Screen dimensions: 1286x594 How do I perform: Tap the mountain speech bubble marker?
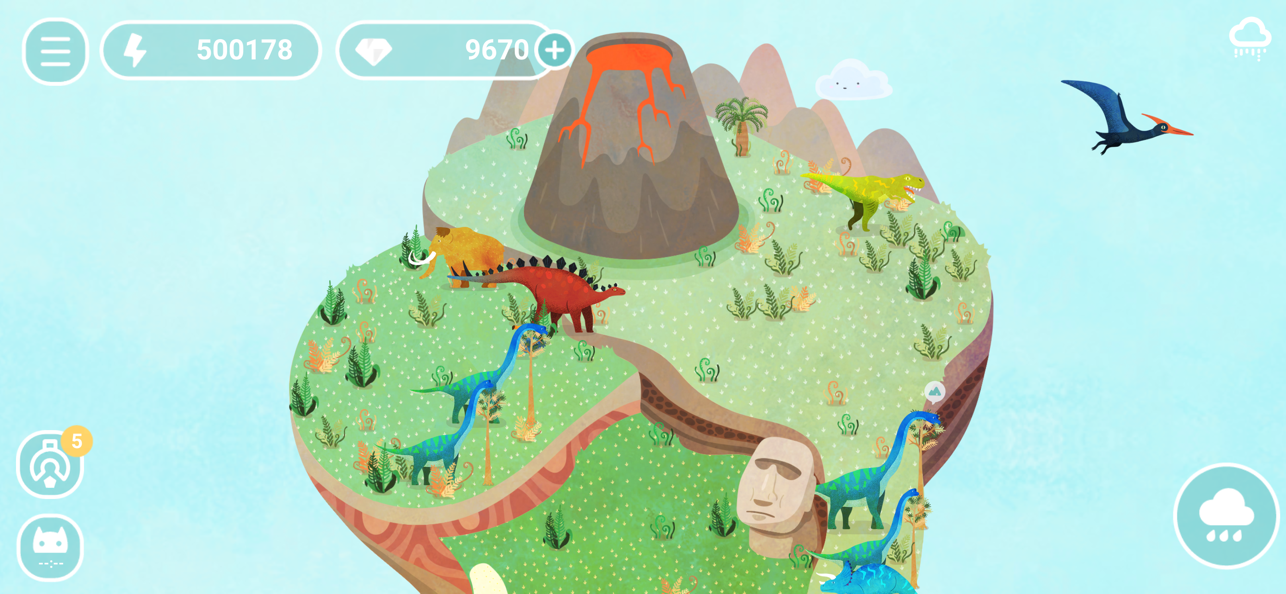[x=934, y=392]
